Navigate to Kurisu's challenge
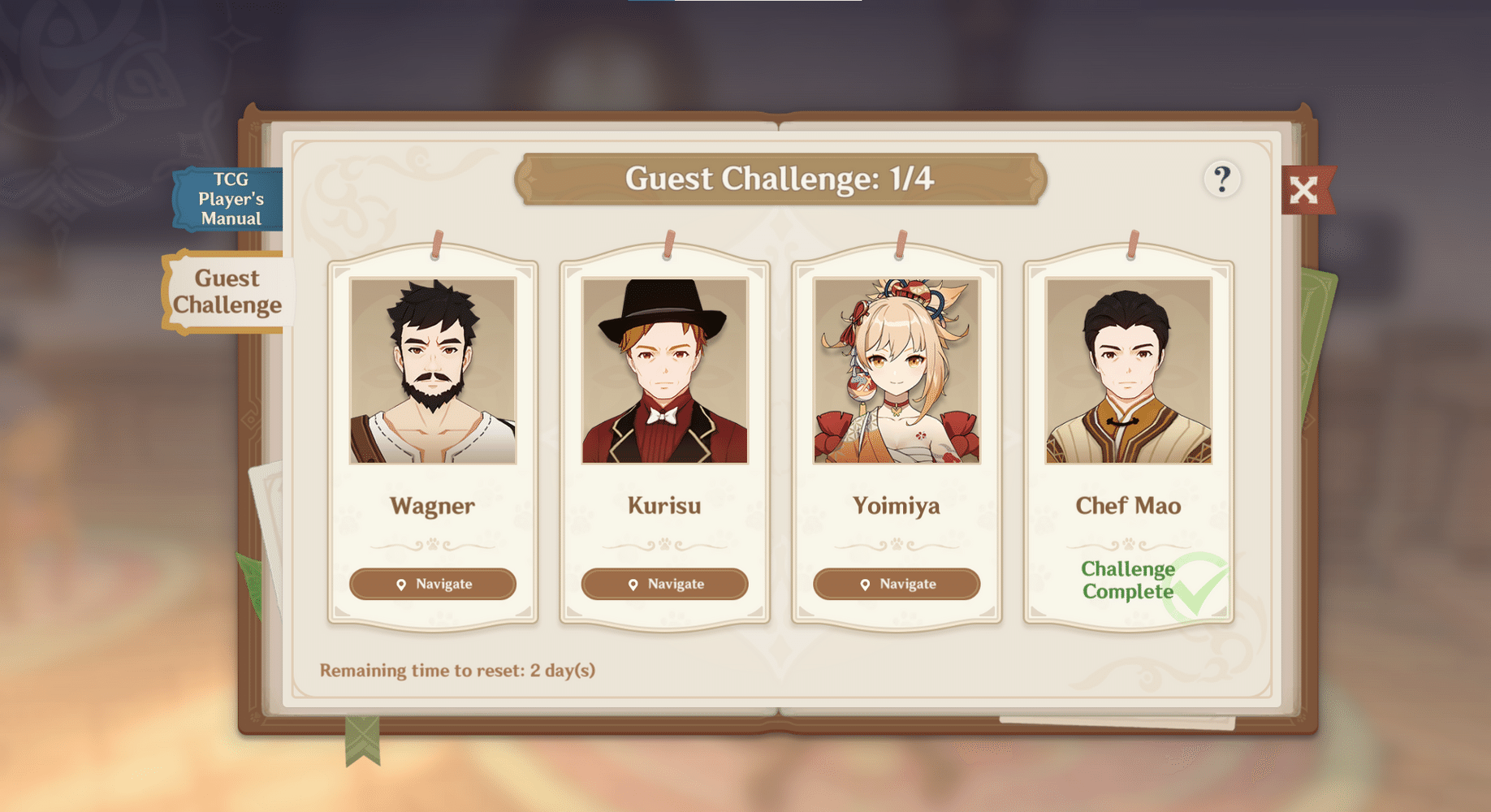This screenshot has height=812, width=1491. (x=664, y=584)
